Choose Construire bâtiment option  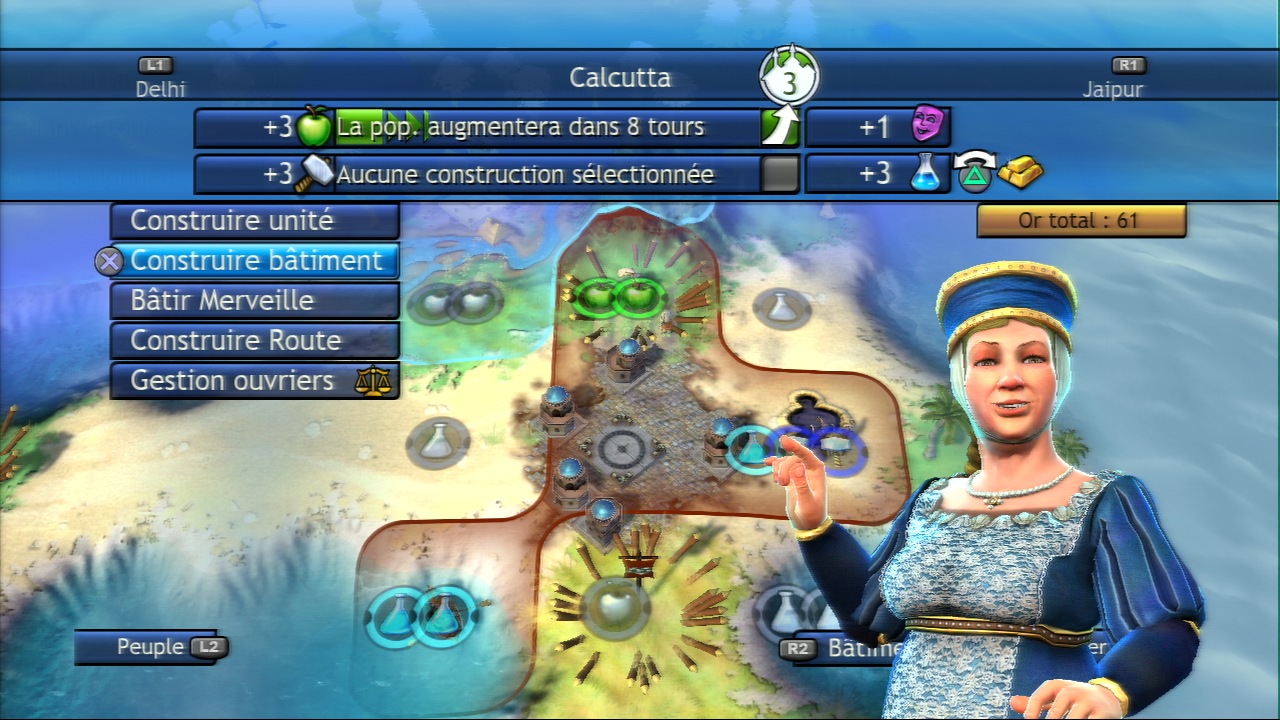(x=256, y=261)
